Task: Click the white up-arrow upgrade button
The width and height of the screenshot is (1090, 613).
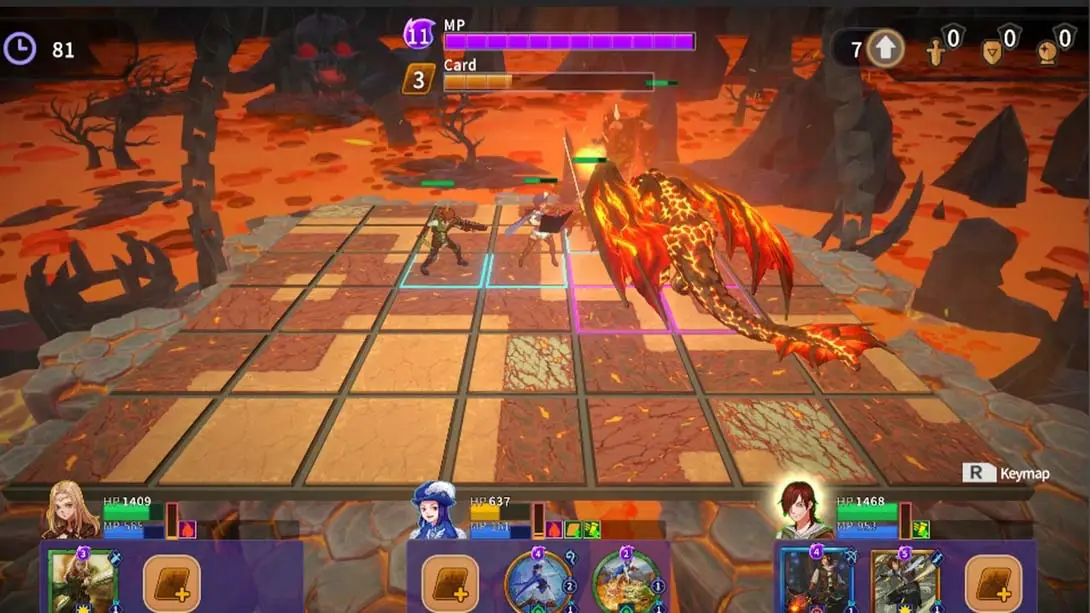Action: [885, 49]
